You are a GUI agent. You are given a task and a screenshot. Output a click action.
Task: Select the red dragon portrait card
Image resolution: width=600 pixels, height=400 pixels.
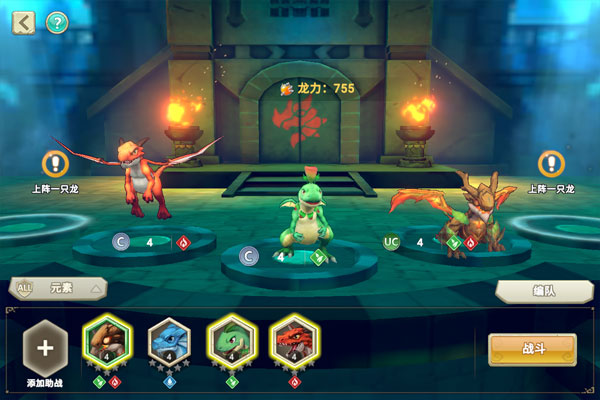pos(294,342)
